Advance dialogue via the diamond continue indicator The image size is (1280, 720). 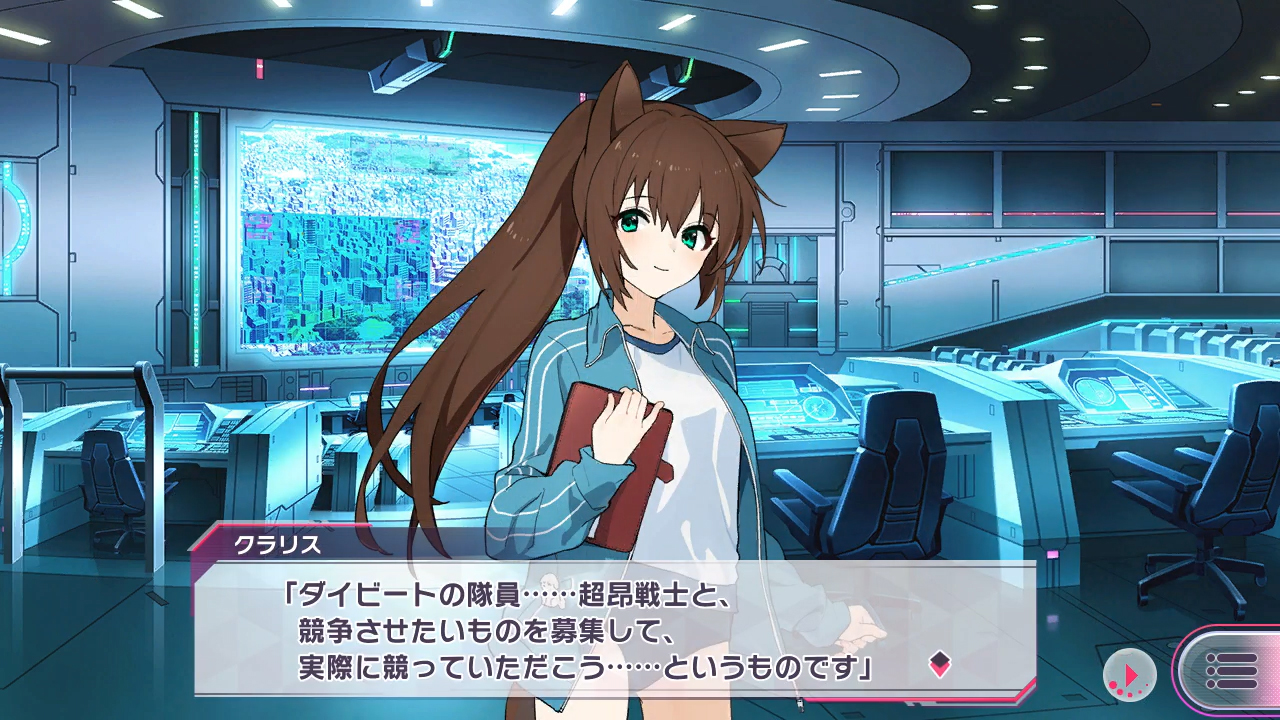(x=939, y=663)
